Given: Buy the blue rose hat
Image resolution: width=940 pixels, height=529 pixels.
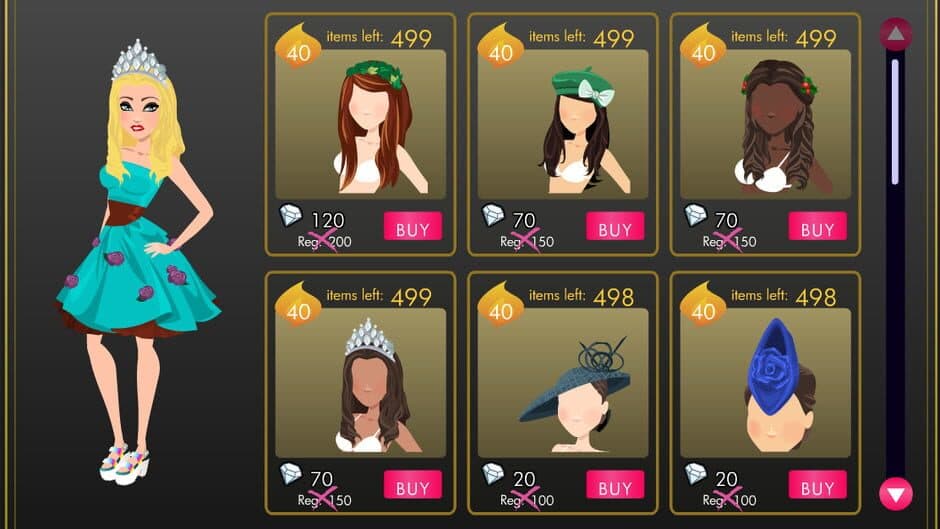Looking at the screenshot, I should [816, 486].
